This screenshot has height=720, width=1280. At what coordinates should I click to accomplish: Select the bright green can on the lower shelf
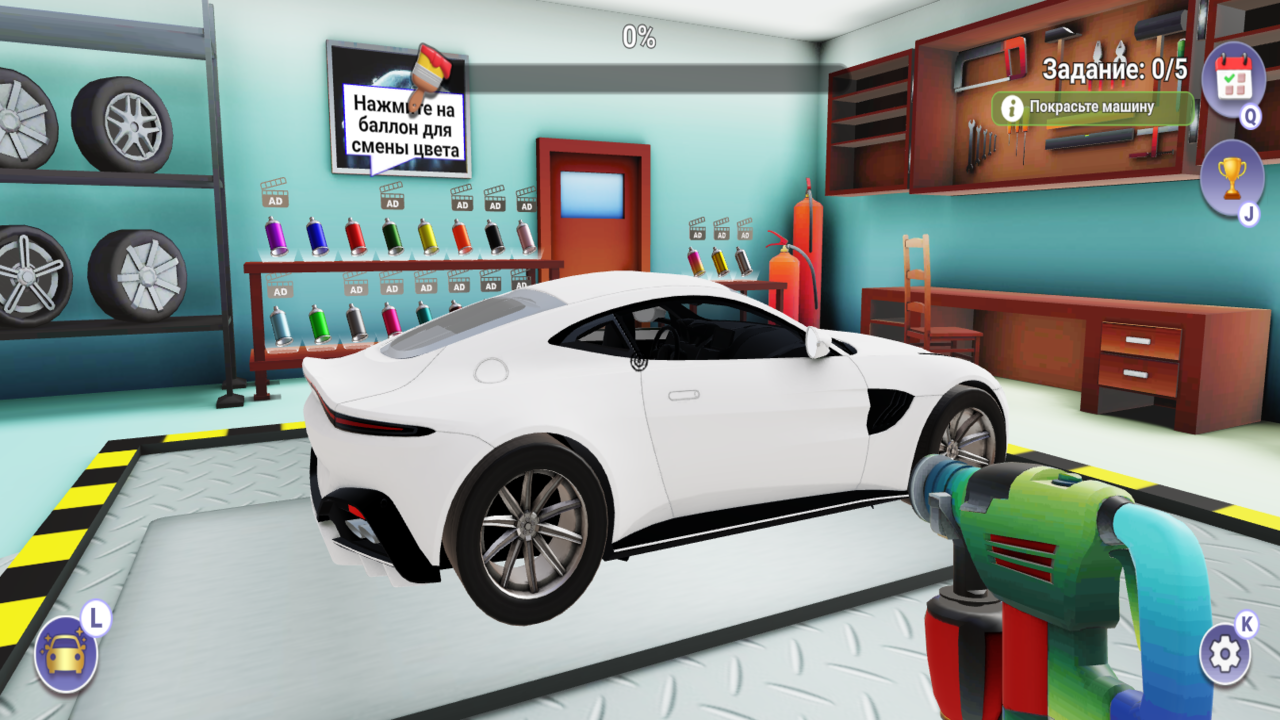click(319, 324)
